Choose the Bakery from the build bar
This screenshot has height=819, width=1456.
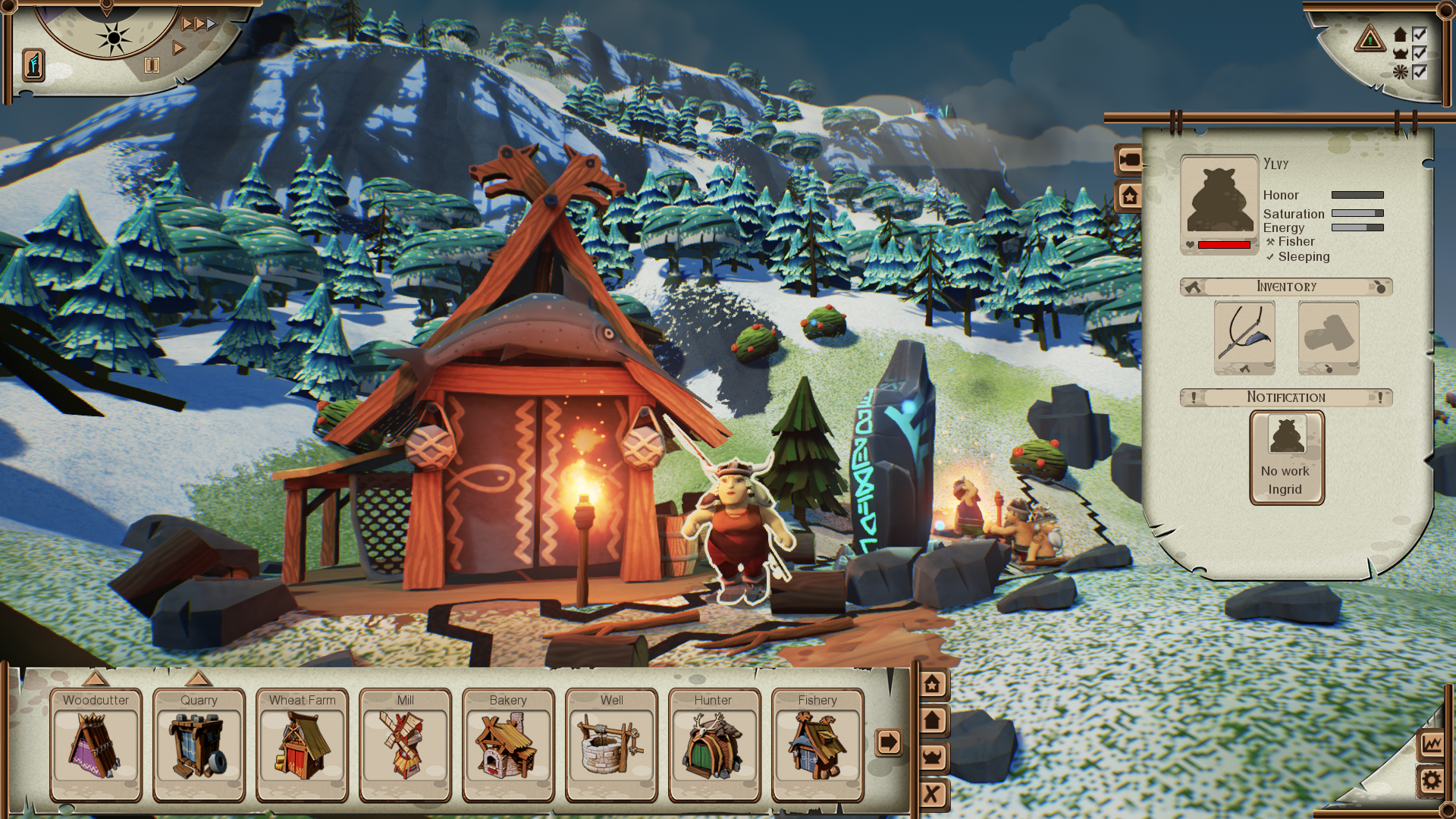tap(507, 747)
